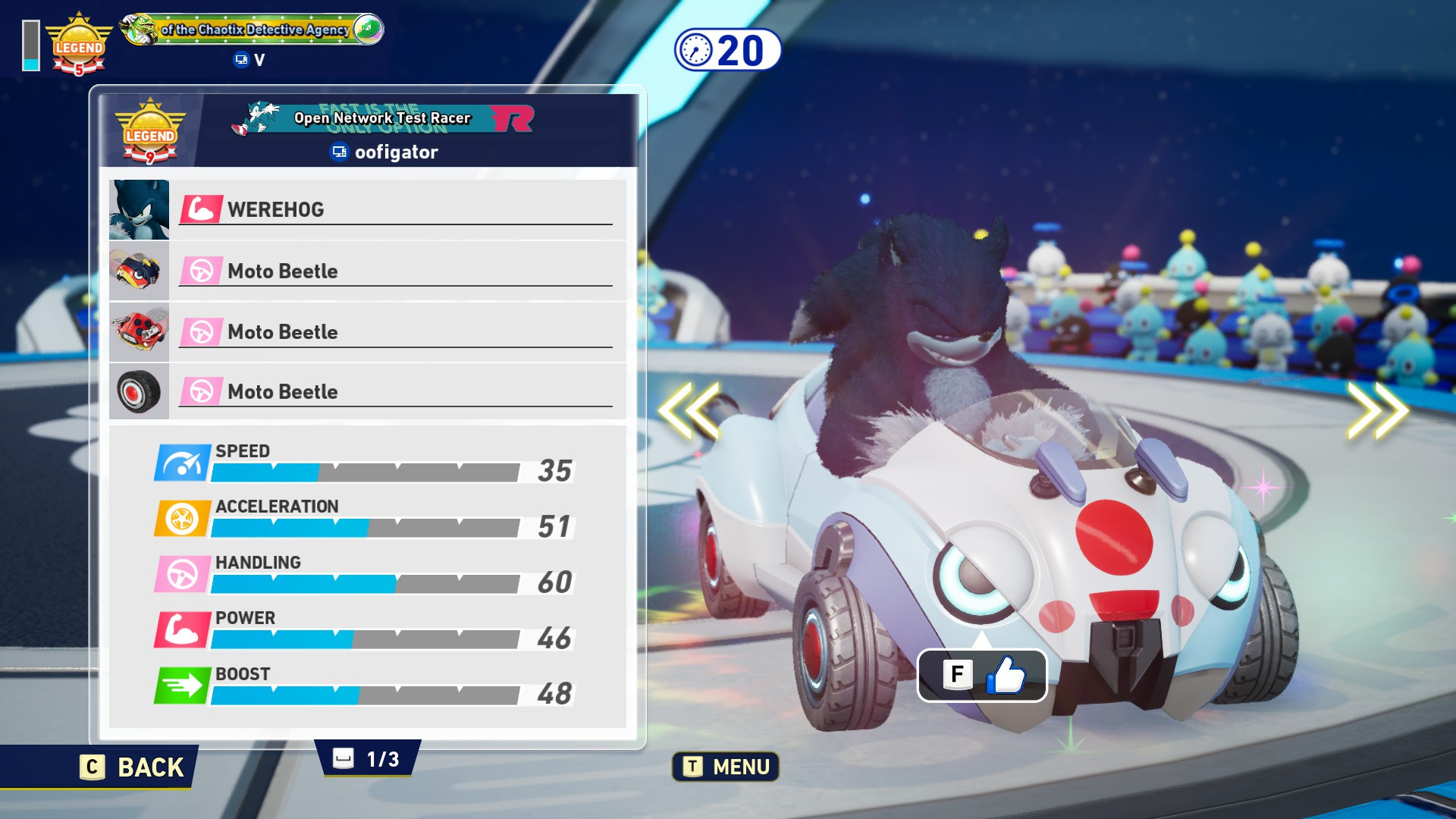Screen dimensions: 1456x819
Task: Click the Chaotix Detective Agency title banner
Action: click(x=254, y=30)
